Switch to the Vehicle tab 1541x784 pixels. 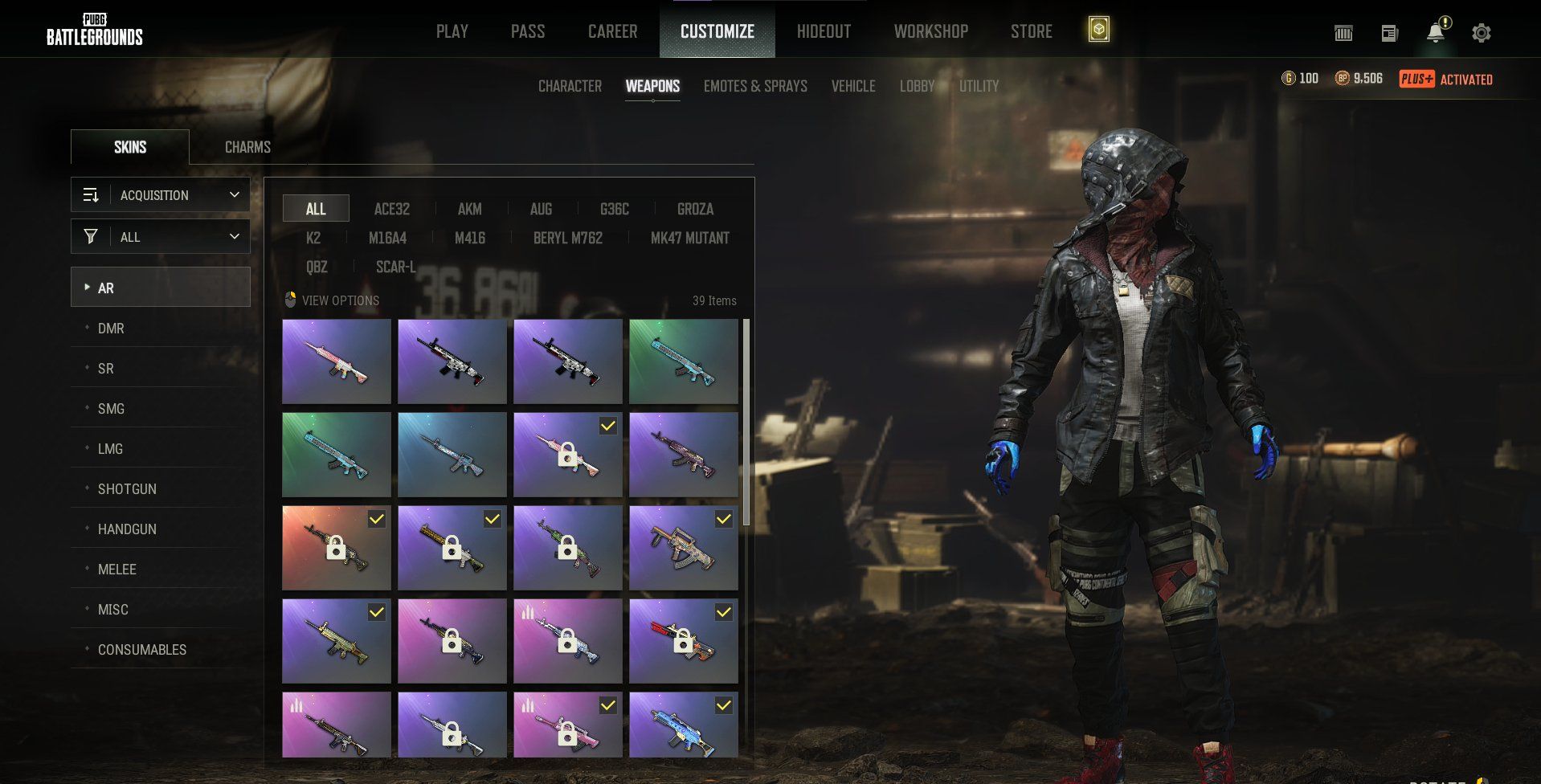pyautogui.click(x=852, y=86)
